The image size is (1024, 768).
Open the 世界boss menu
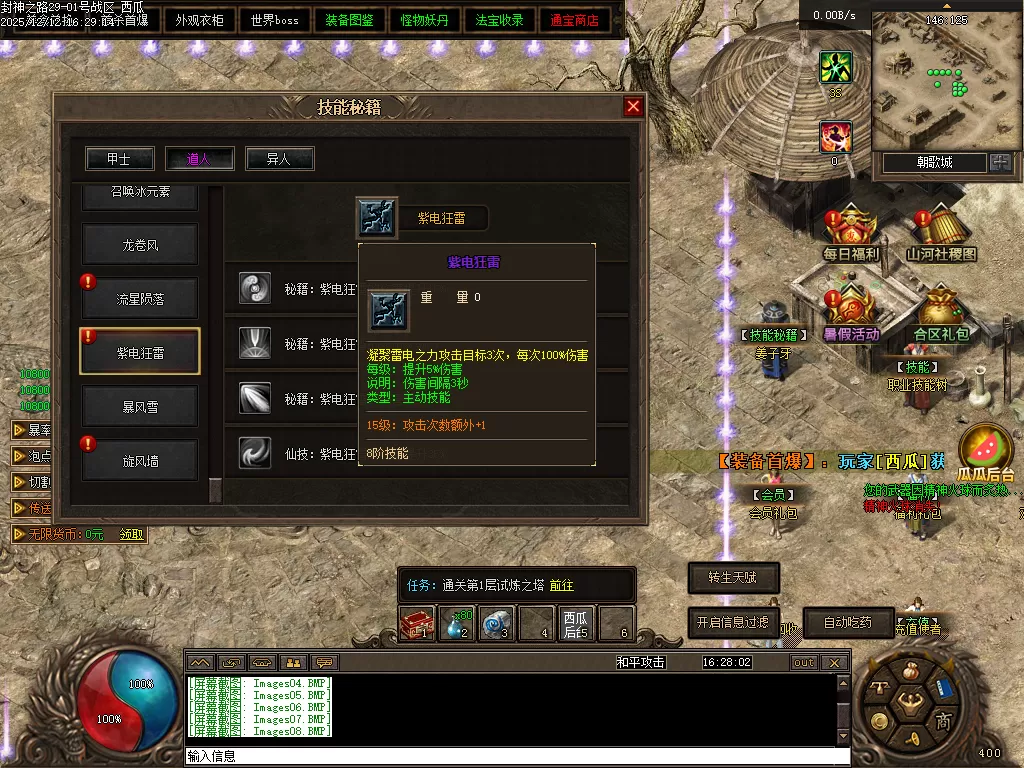click(x=275, y=20)
